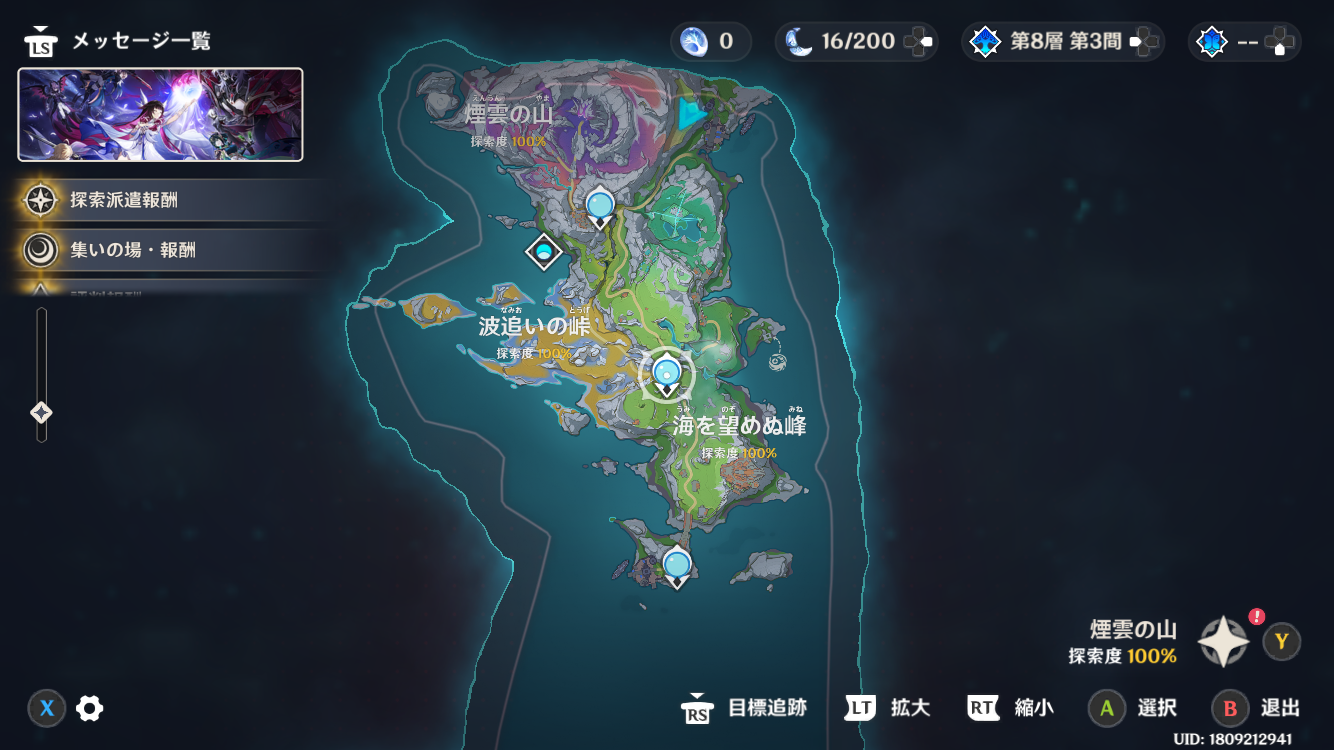Click the map zoom slider handle

(41, 412)
